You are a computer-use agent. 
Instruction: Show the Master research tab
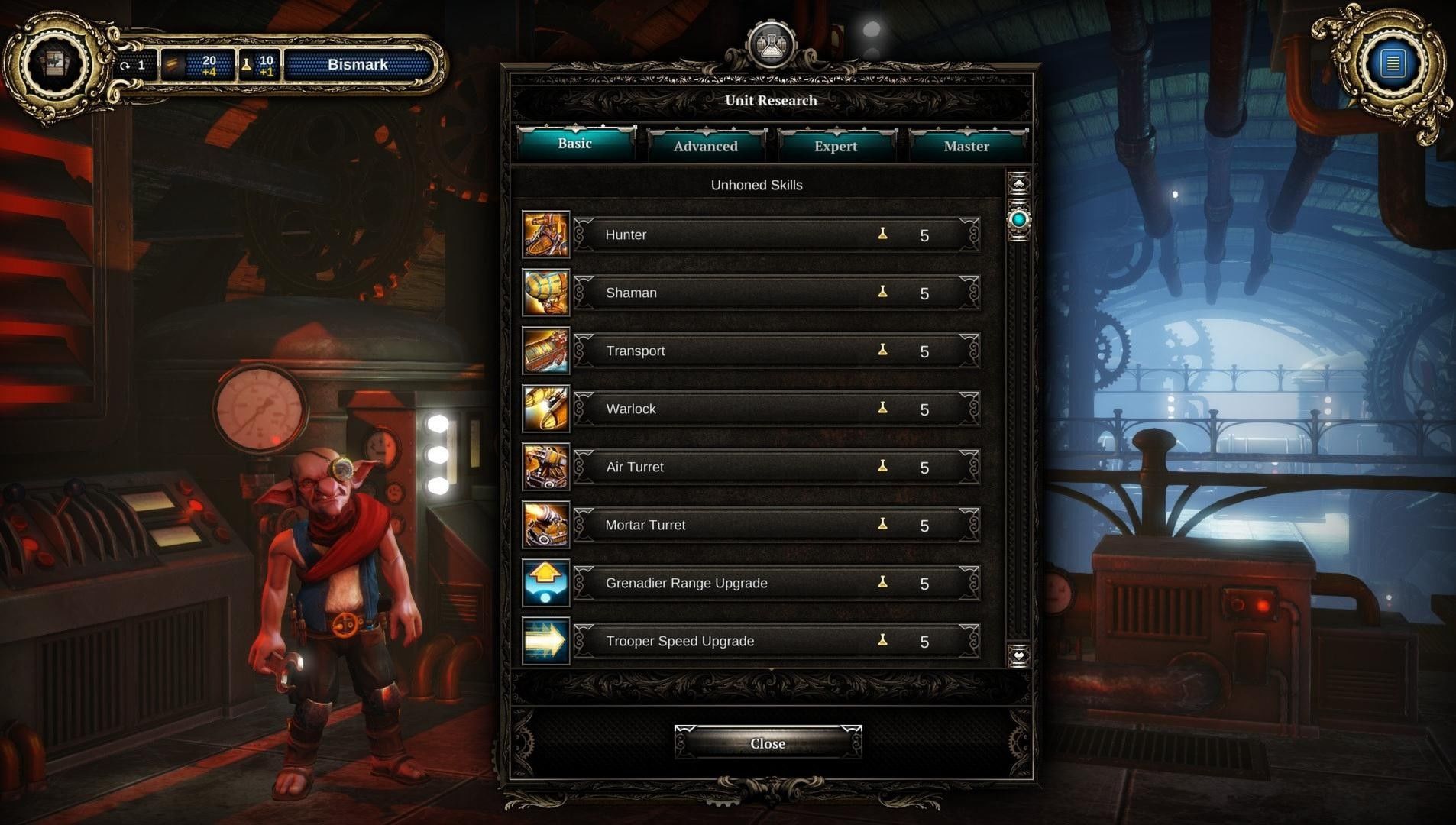[966, 146]
